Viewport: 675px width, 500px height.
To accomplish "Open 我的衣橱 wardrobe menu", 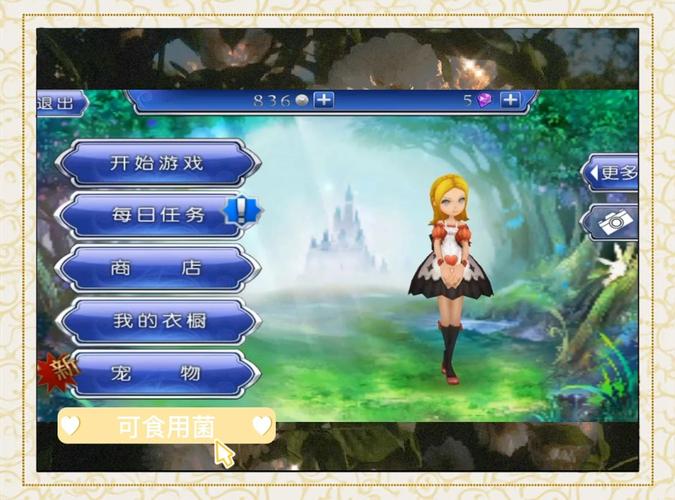I will tap(157, 321).
